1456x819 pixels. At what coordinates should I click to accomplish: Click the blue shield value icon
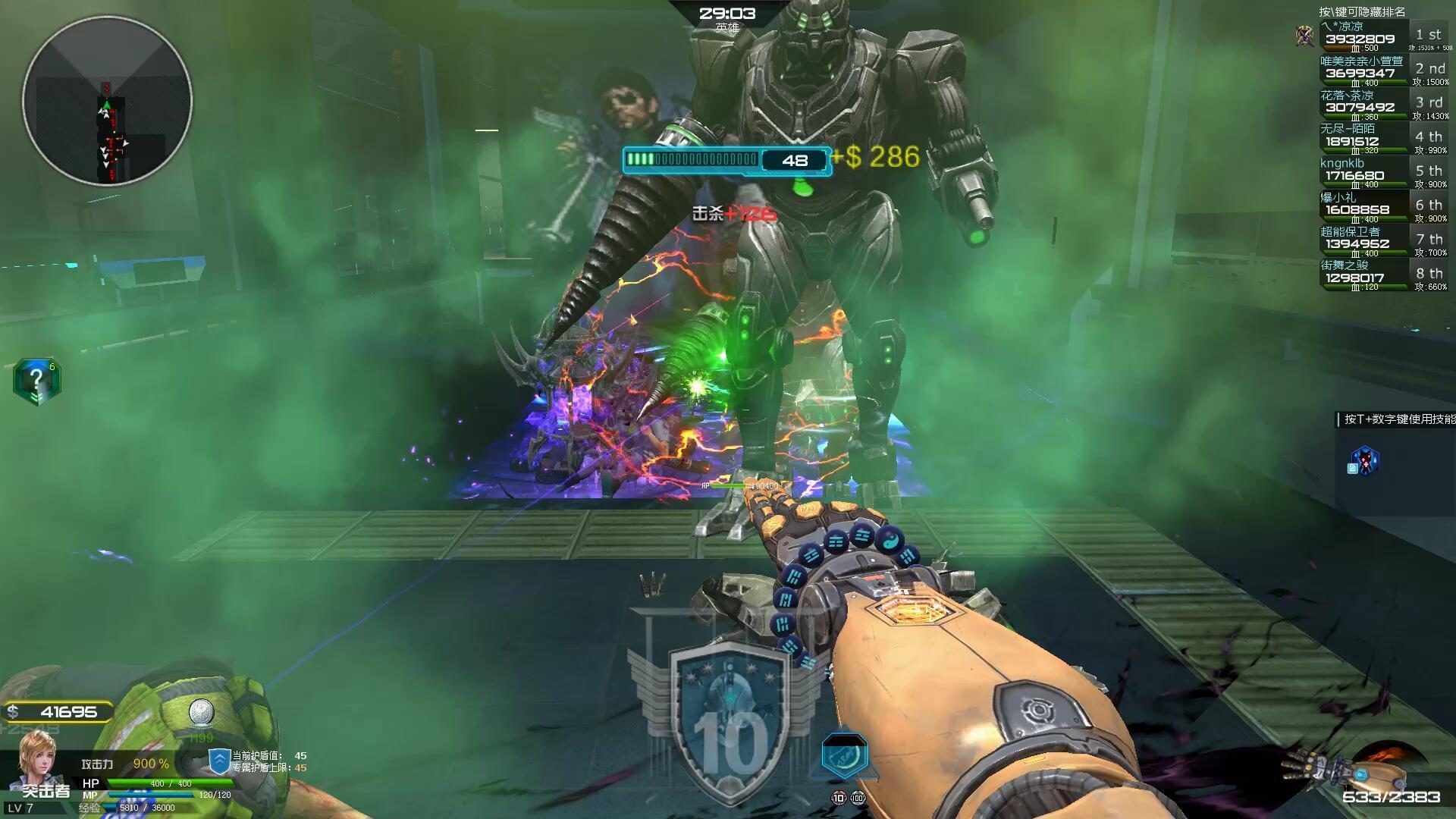tap(219, 761)
